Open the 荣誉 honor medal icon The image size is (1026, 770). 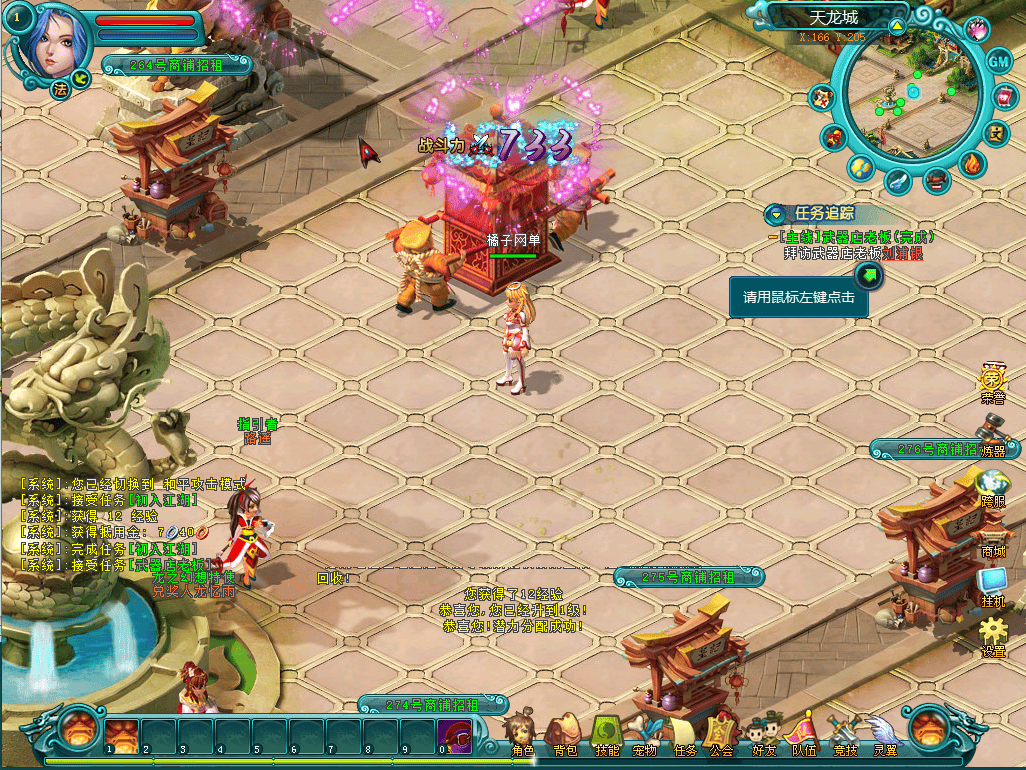tap(992, 381)
